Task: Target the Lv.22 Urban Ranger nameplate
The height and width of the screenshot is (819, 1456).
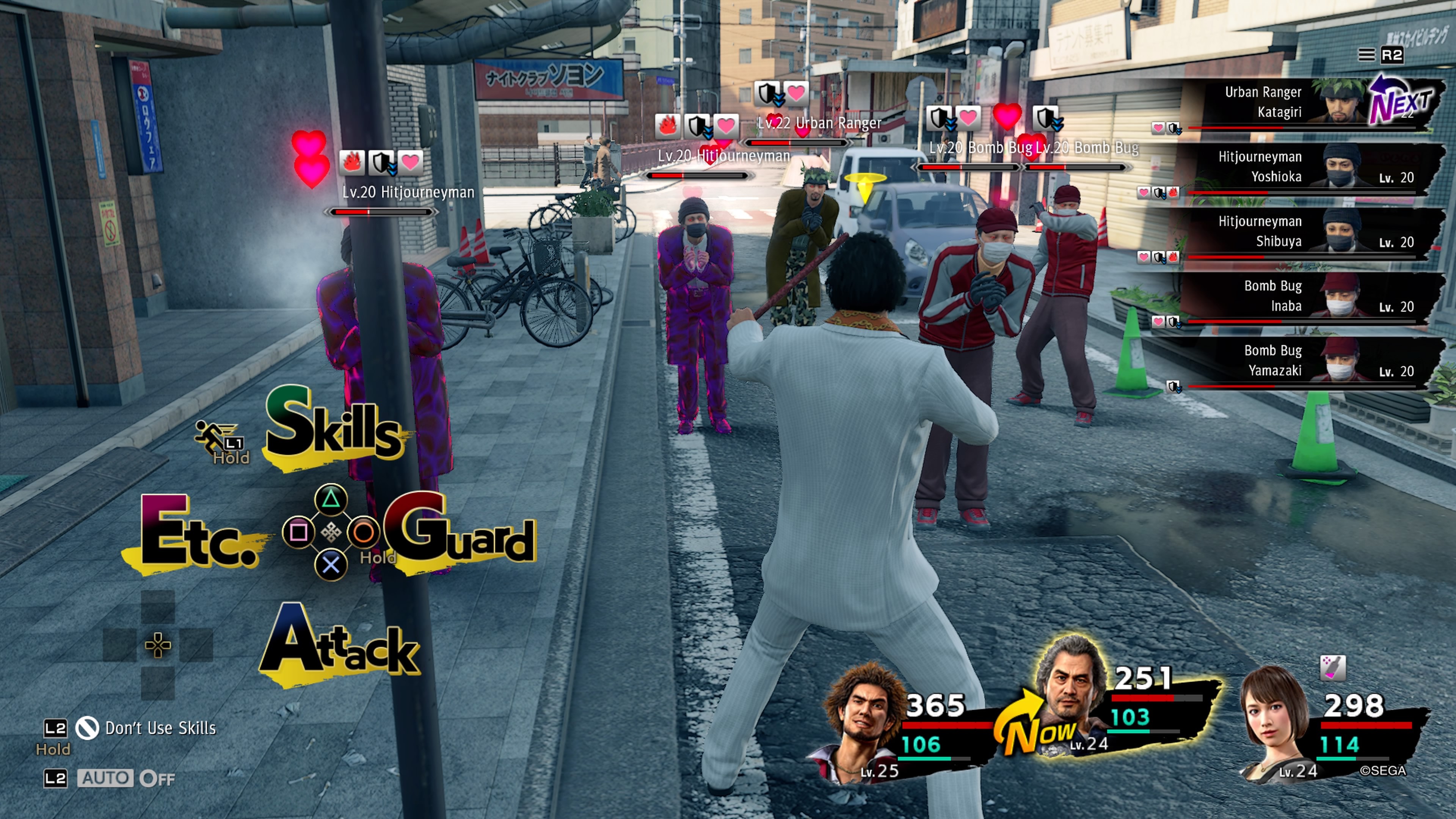Action: point(819,123)
